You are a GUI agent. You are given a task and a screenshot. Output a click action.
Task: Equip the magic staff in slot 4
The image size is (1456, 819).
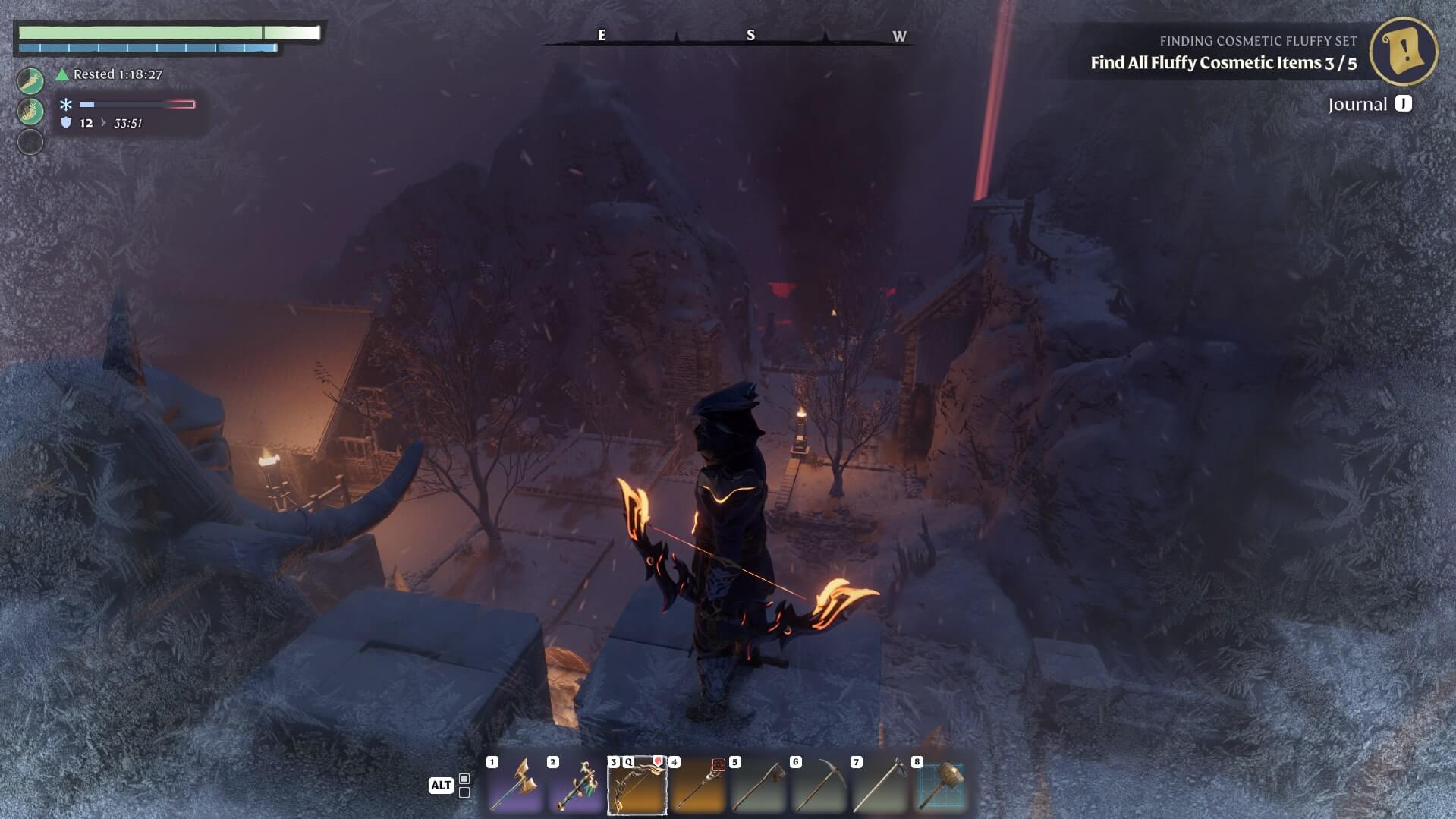[x=697, y=785]
